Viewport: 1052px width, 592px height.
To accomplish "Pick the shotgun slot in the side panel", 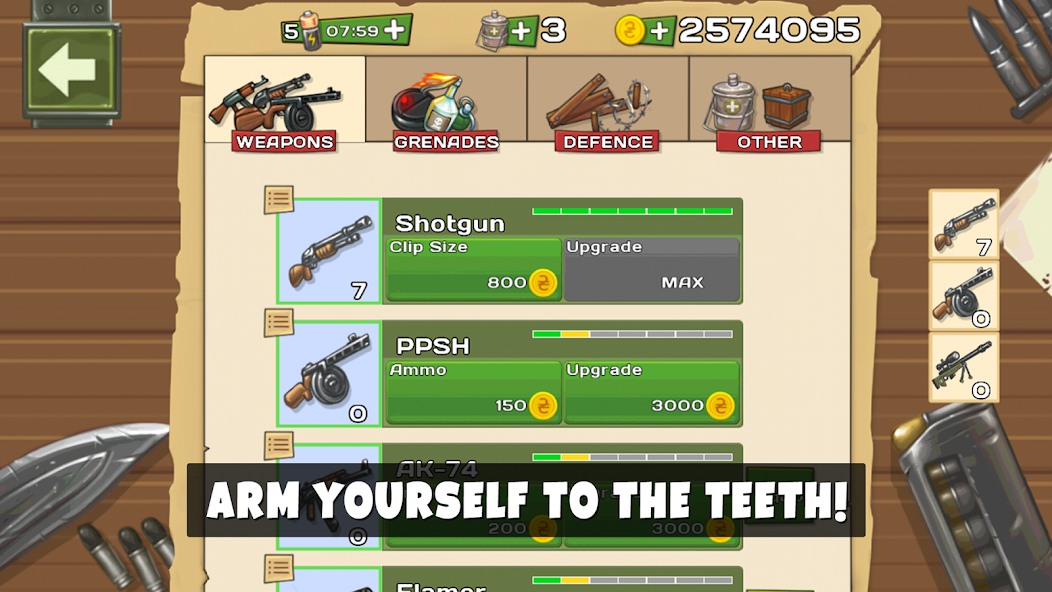I will (x=964, y=225).
